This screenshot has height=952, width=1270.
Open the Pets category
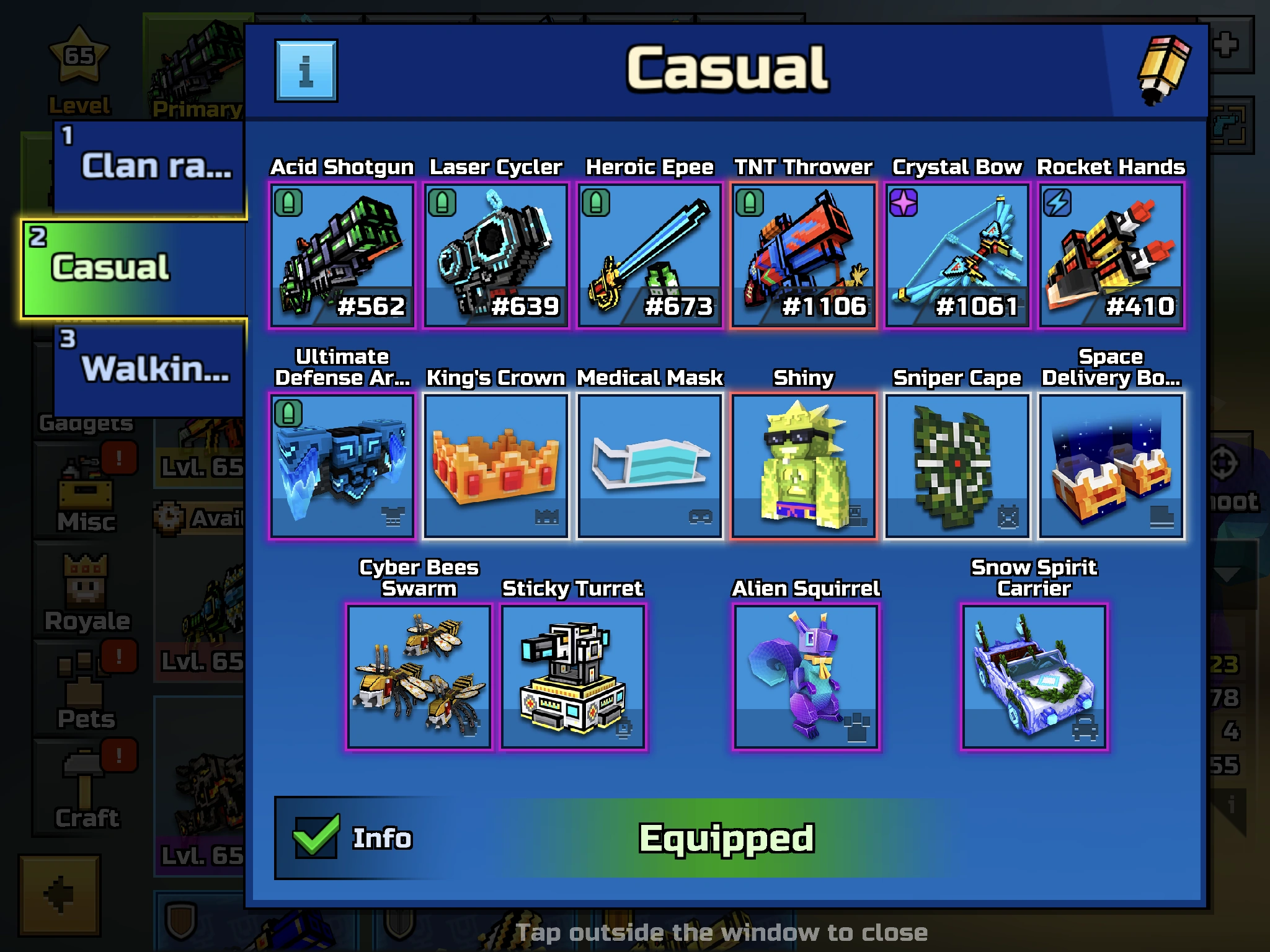pyautogui.click(x=85, y=688)
